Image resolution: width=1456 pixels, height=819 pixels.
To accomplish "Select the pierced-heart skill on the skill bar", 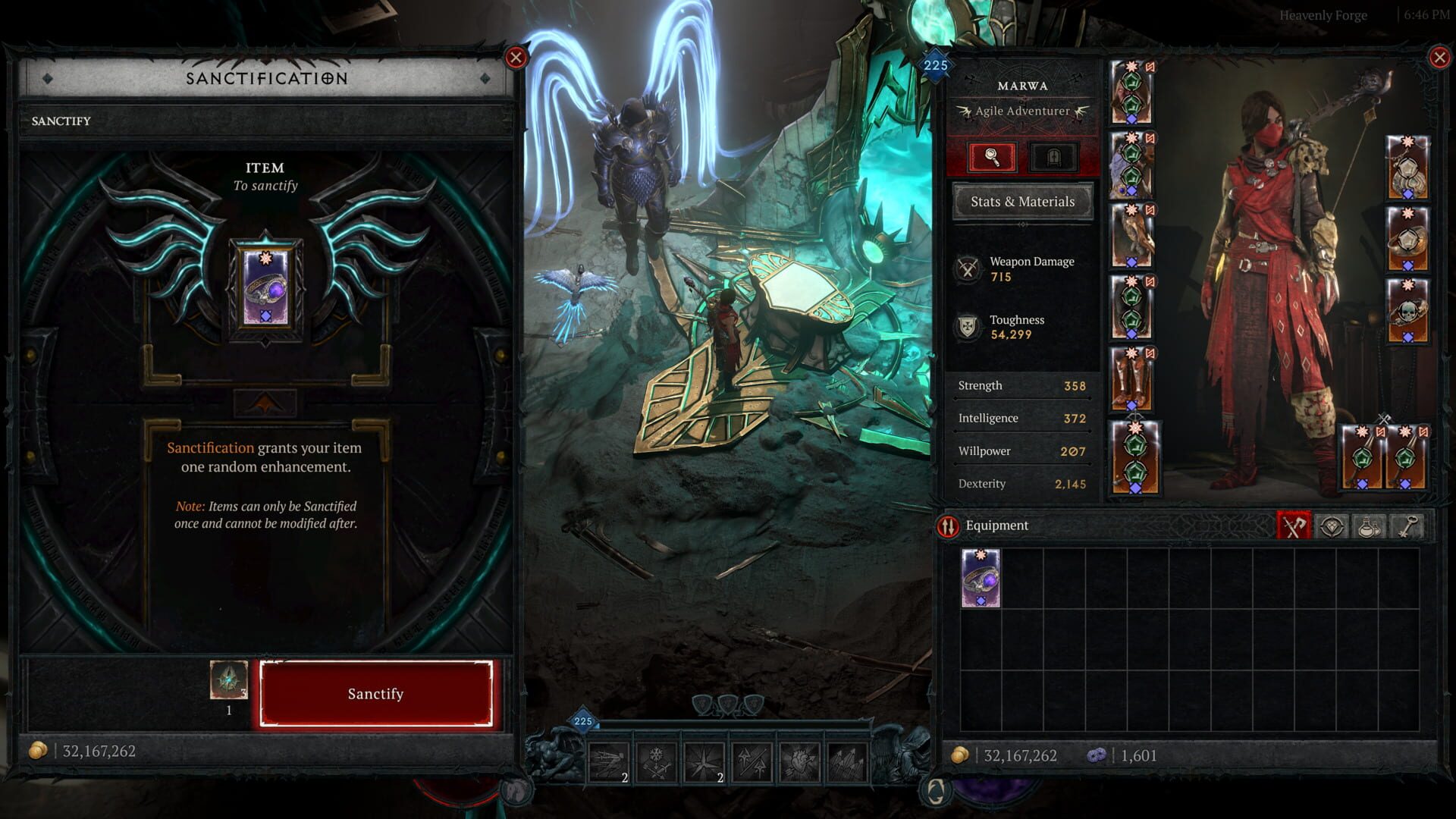I will tap(800, 762).
